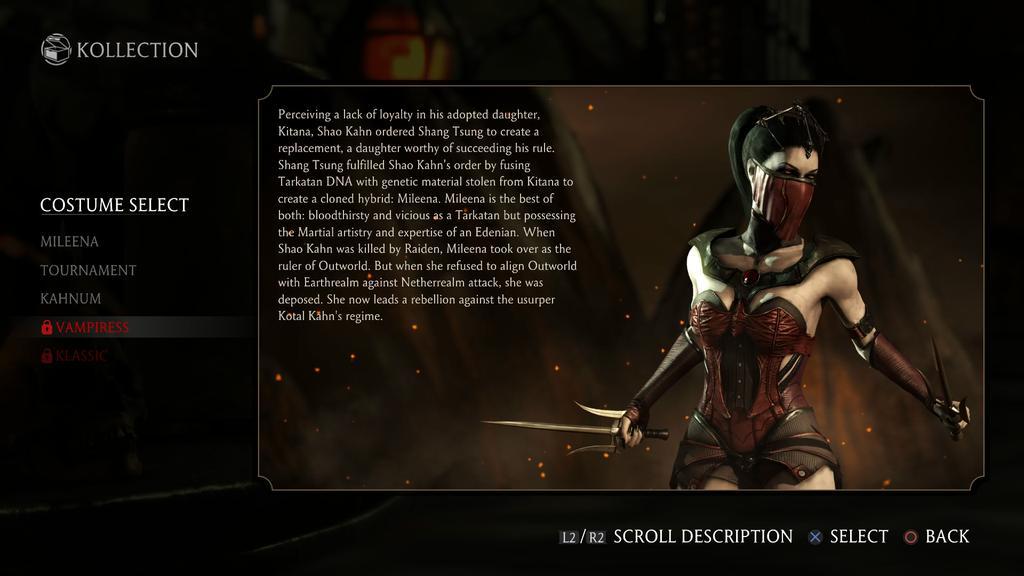Select the Mileena costume entry
Viewport: 1024px width, 576px height.
[69, 242]
